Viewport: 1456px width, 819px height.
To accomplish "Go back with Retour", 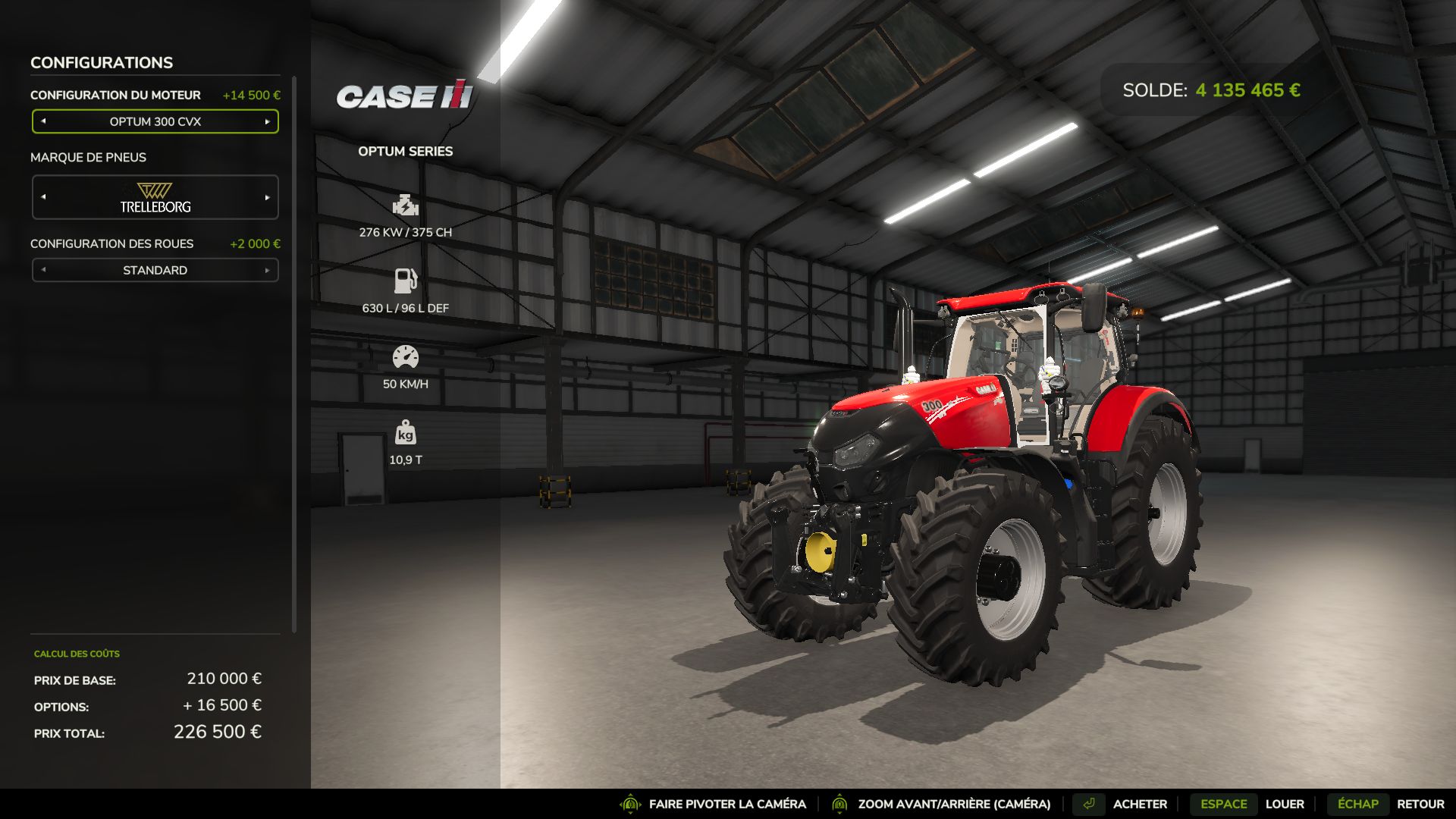I will (x=1420, y=804).
